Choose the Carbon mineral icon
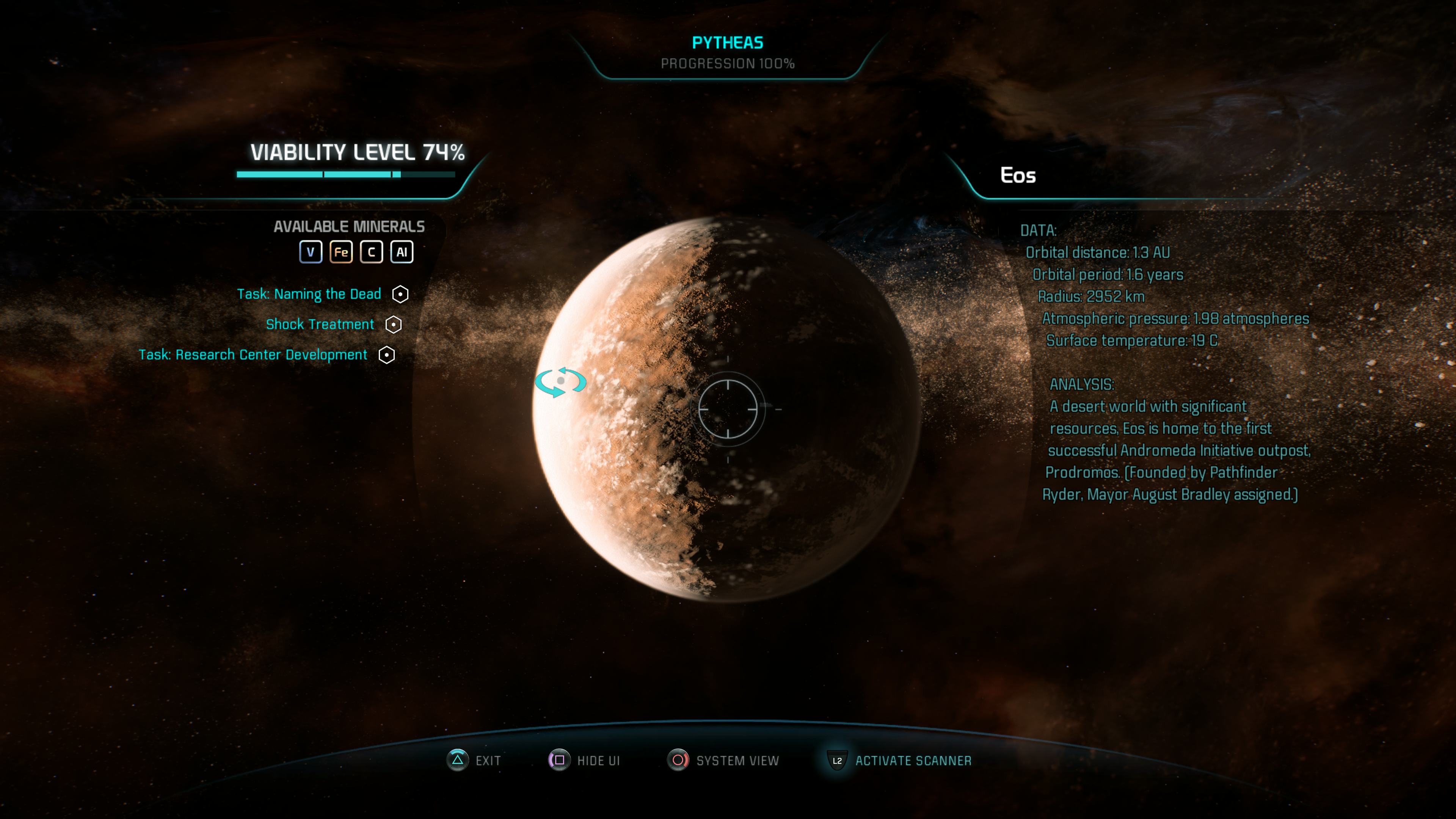Screen dimensions: 1456x819 (x=371, y=252)
